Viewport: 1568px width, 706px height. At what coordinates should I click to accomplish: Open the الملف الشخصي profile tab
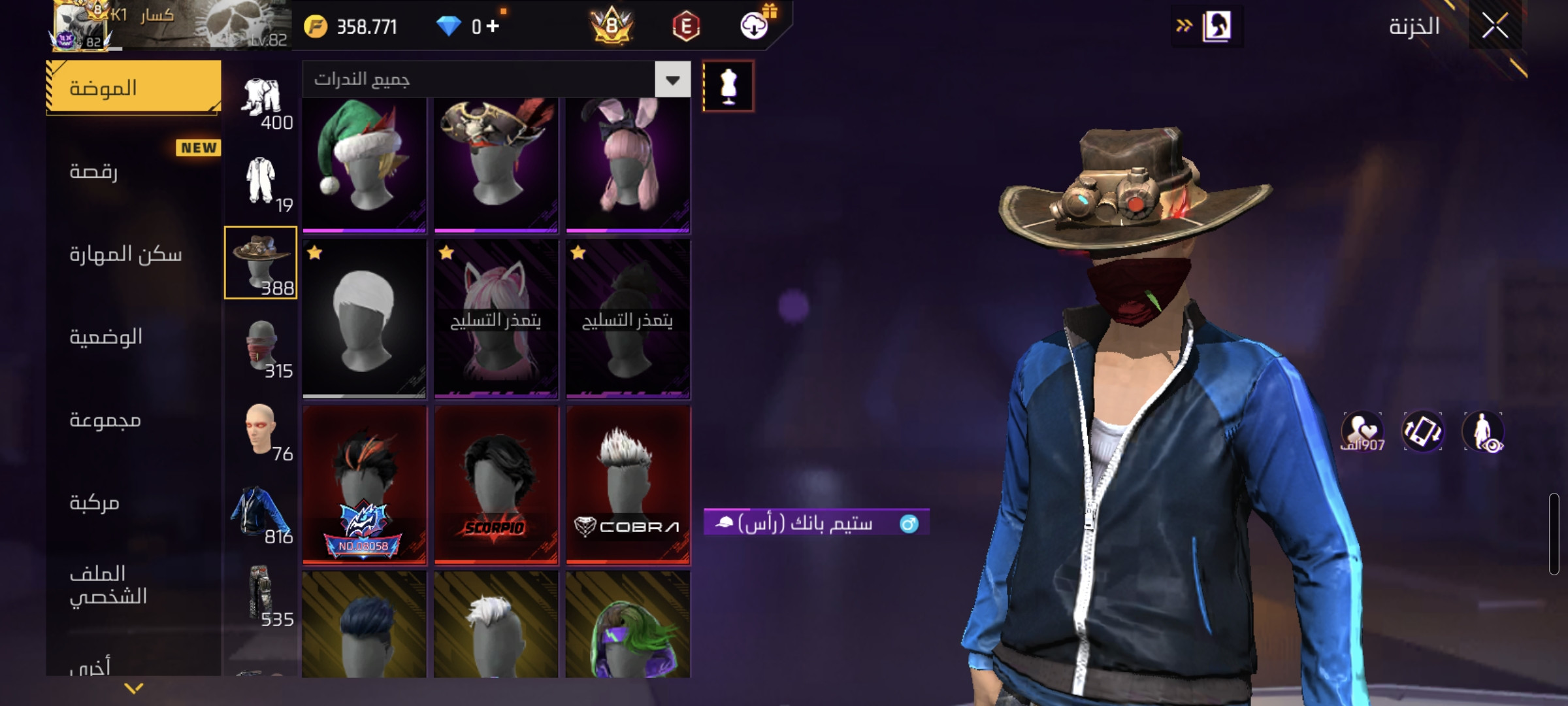tap(108, 585)
